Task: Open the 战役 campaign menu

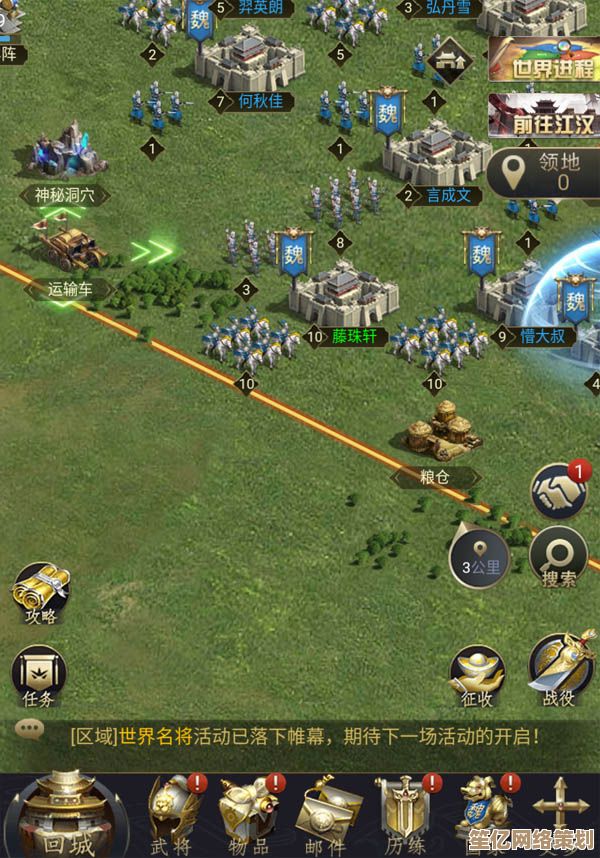Action: 561,668
